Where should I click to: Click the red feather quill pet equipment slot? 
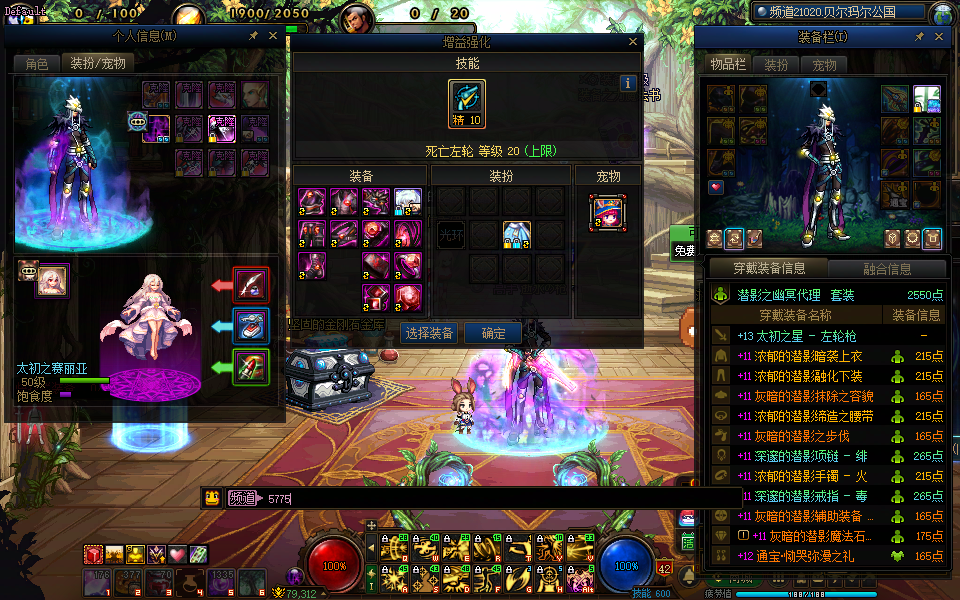pos(250,284)
